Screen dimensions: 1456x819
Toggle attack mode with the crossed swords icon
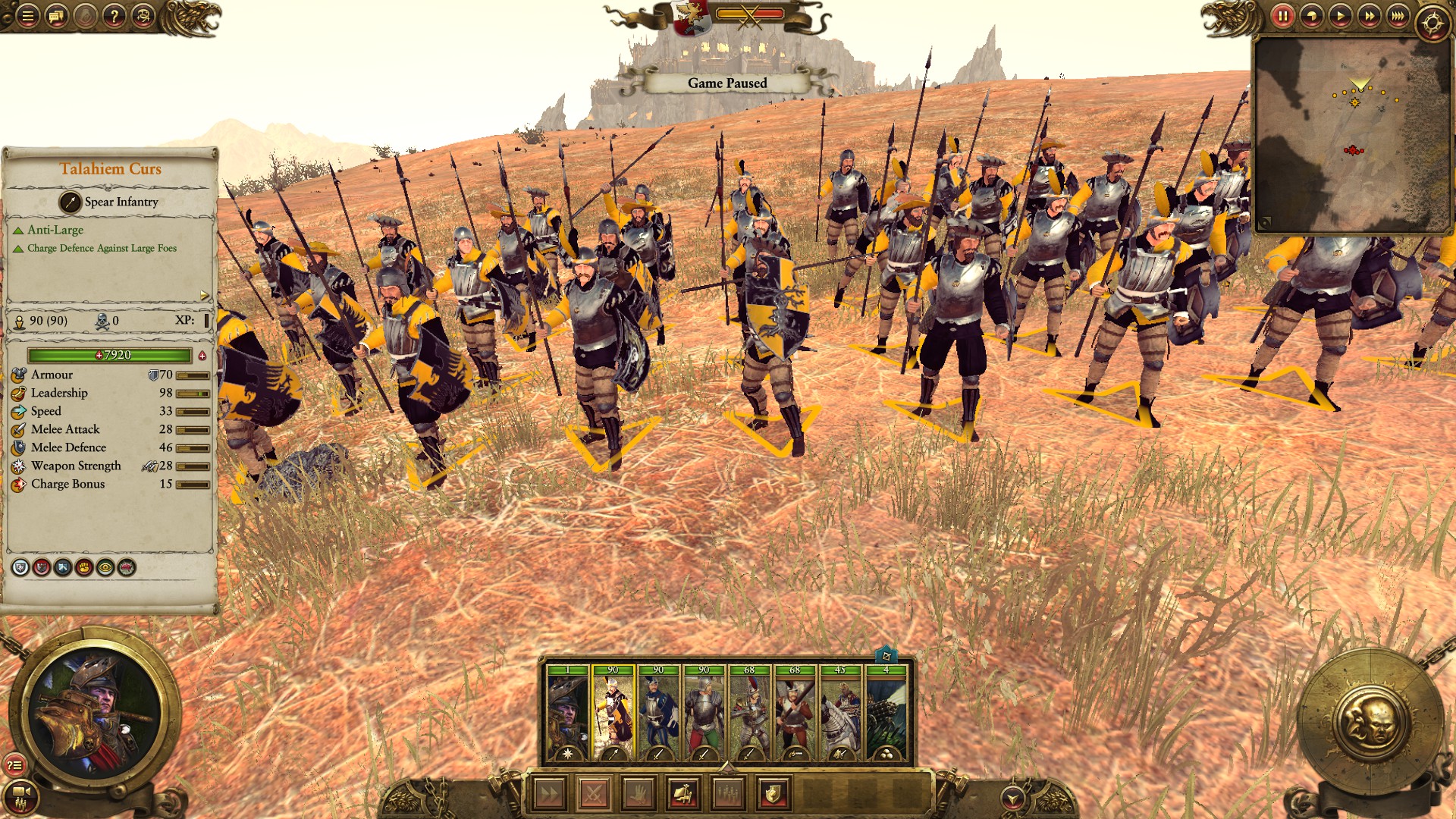click(592, 794)
